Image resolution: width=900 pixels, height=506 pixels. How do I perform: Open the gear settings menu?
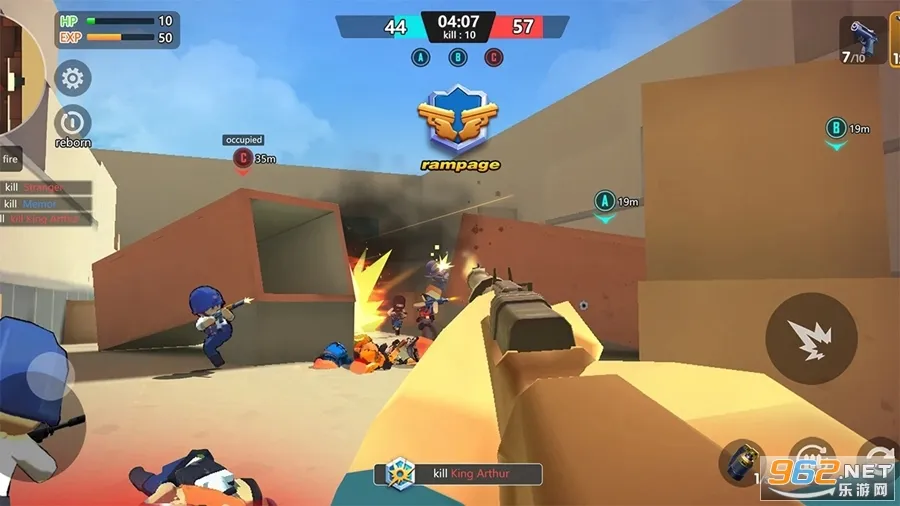[72, 78]
